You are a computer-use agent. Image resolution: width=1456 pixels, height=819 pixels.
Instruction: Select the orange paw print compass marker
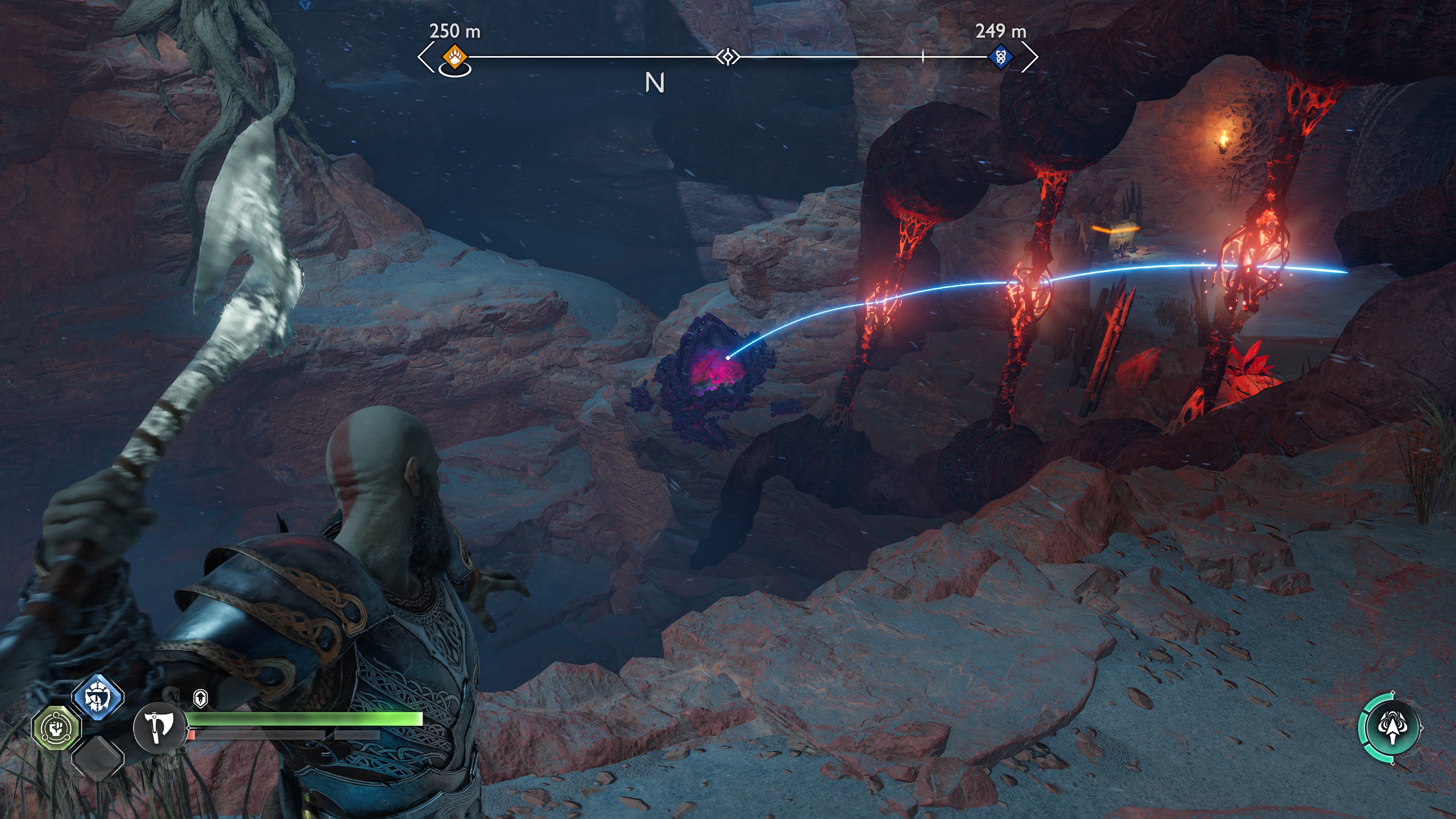455,56
